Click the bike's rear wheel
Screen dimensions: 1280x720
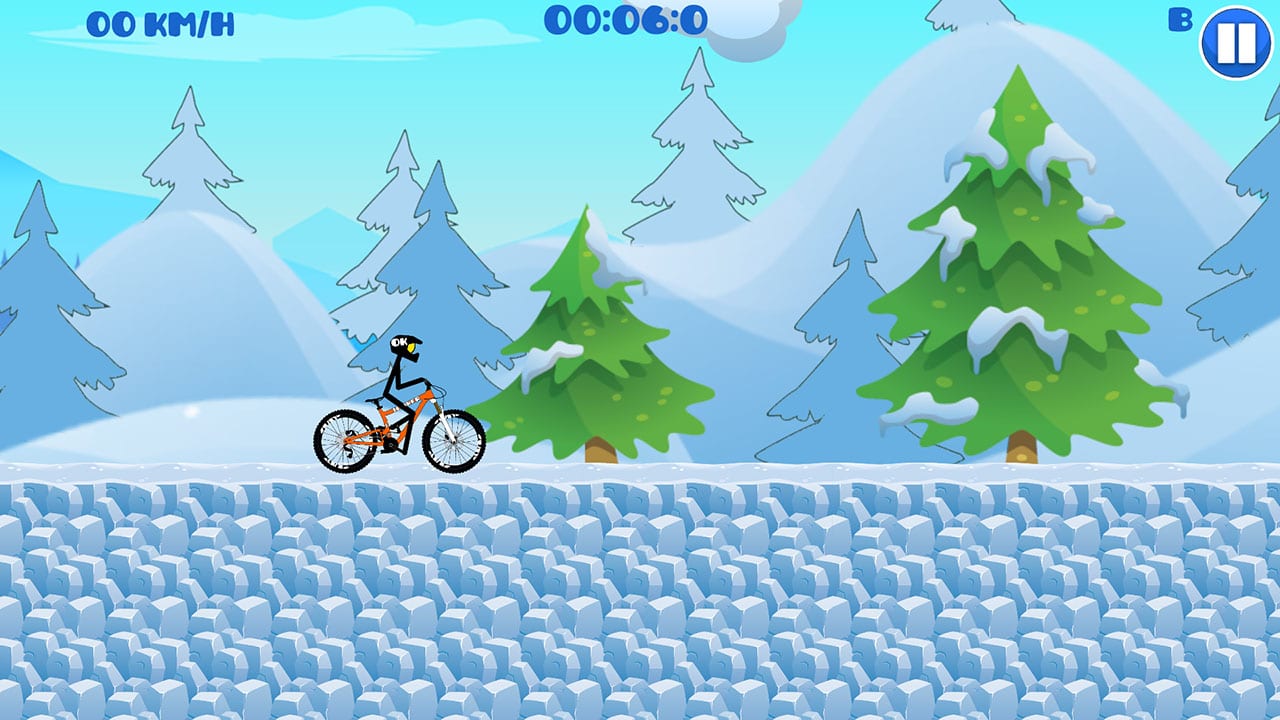click(345, 440)
